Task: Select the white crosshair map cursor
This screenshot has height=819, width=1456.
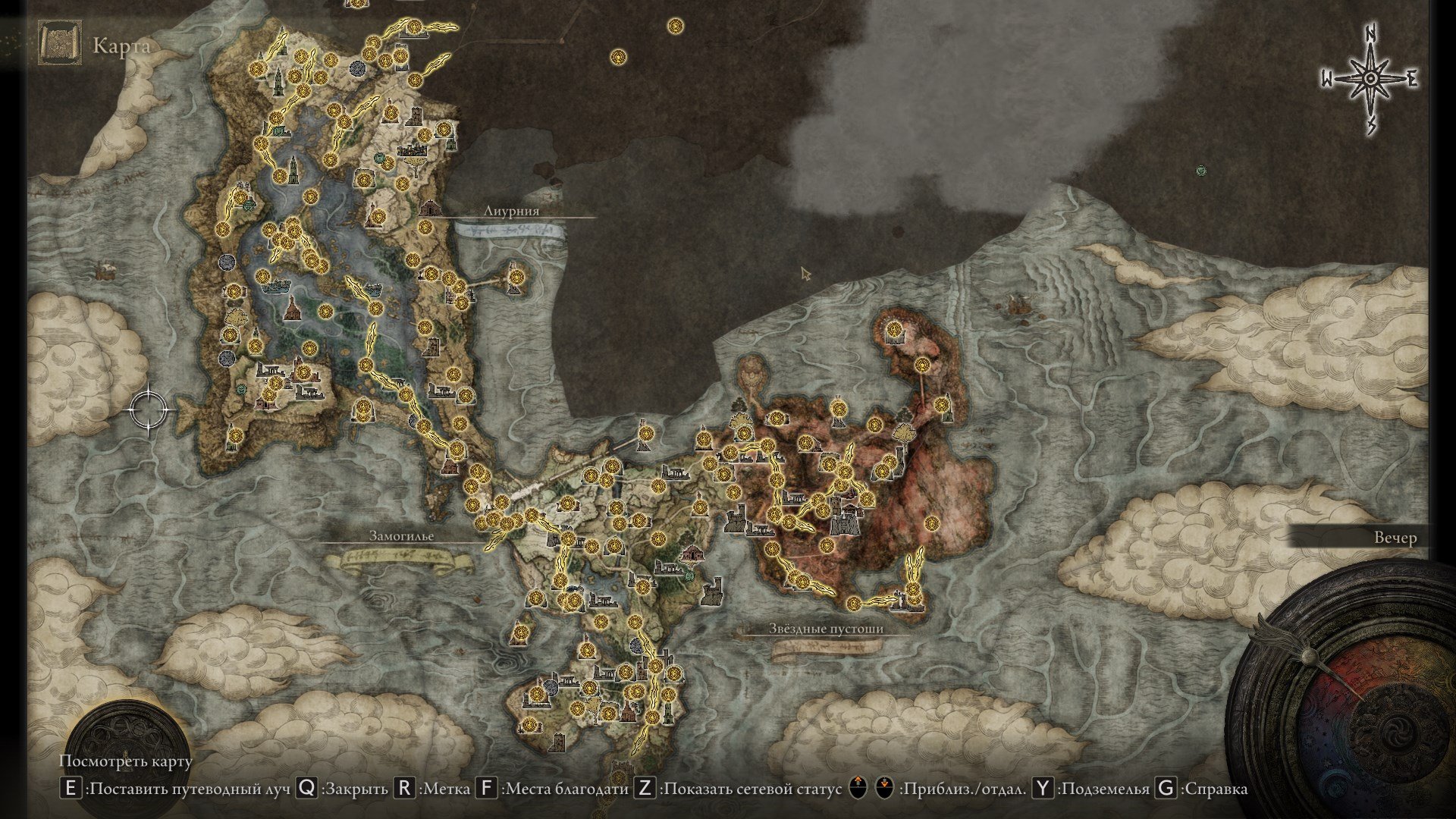Action: [149, 409]
